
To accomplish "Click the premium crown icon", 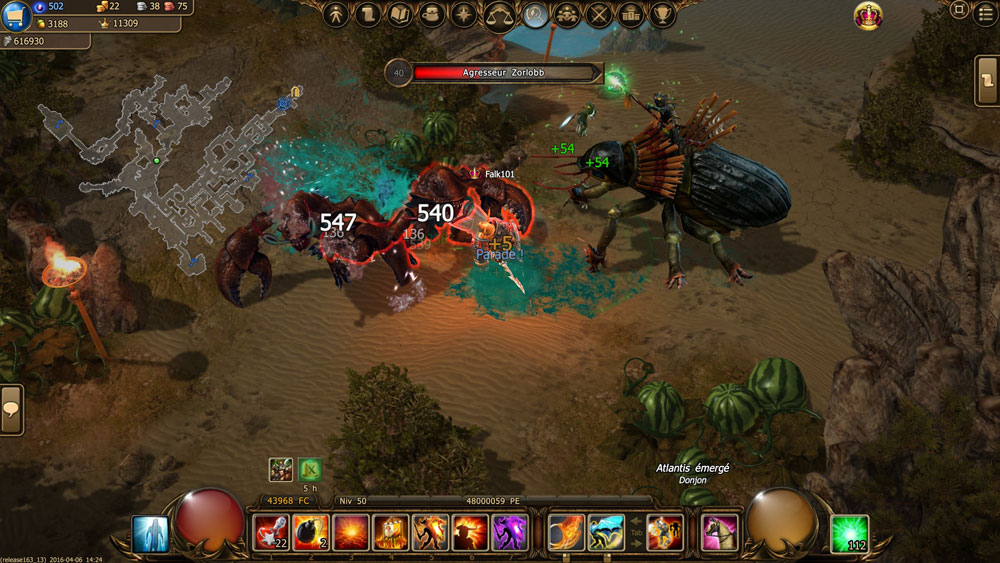I will pos(867,16).
